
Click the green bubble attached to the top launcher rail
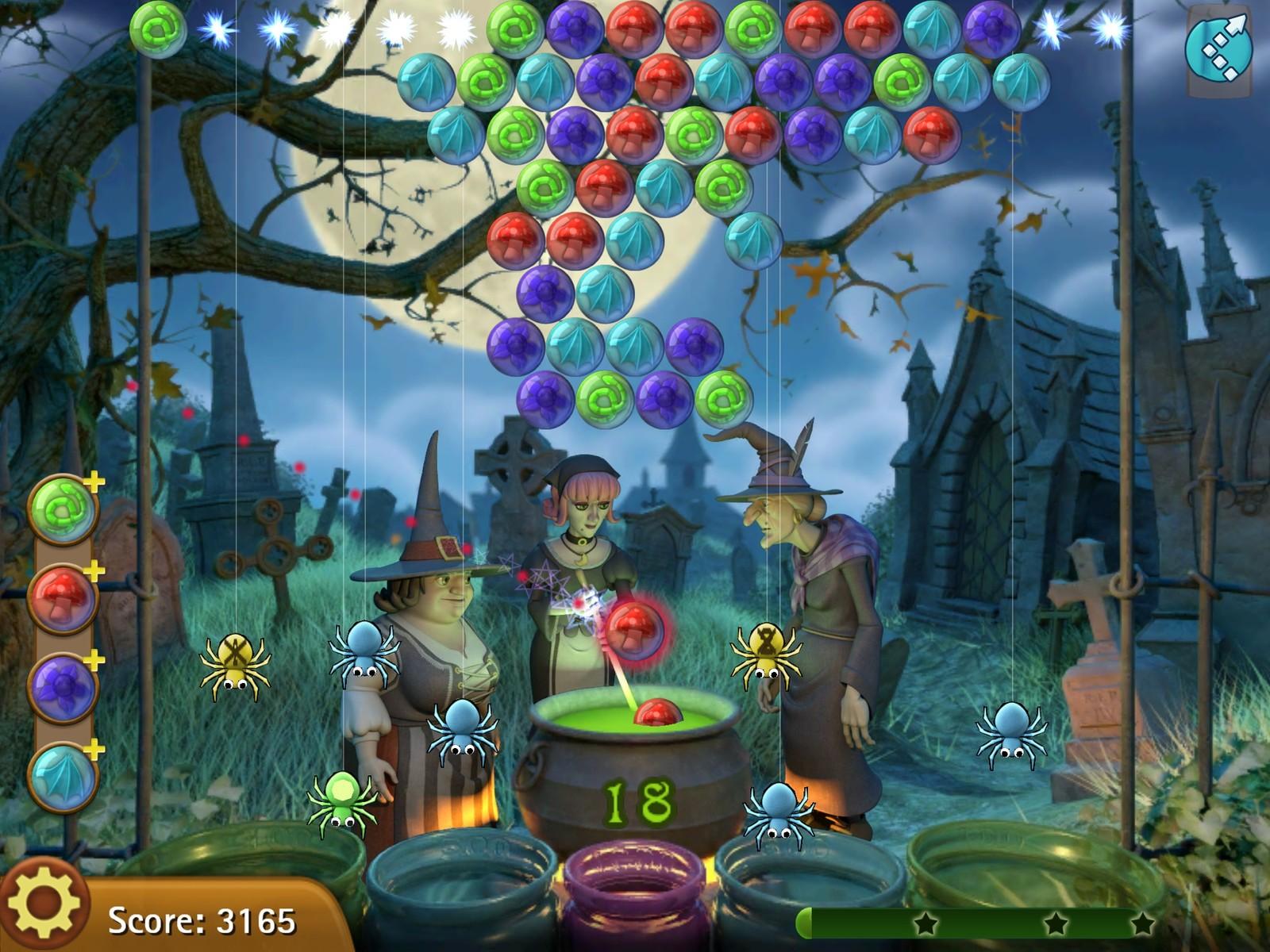click(159, 32)
